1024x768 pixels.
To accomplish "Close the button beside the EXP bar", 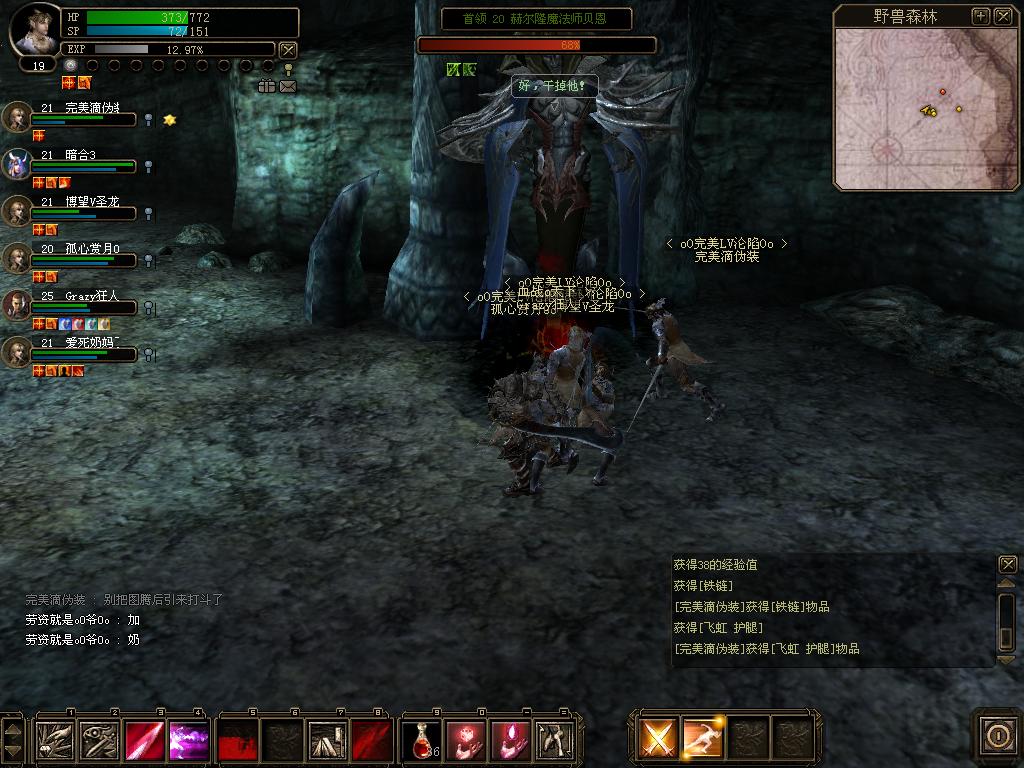I will (x=288, y=49).
